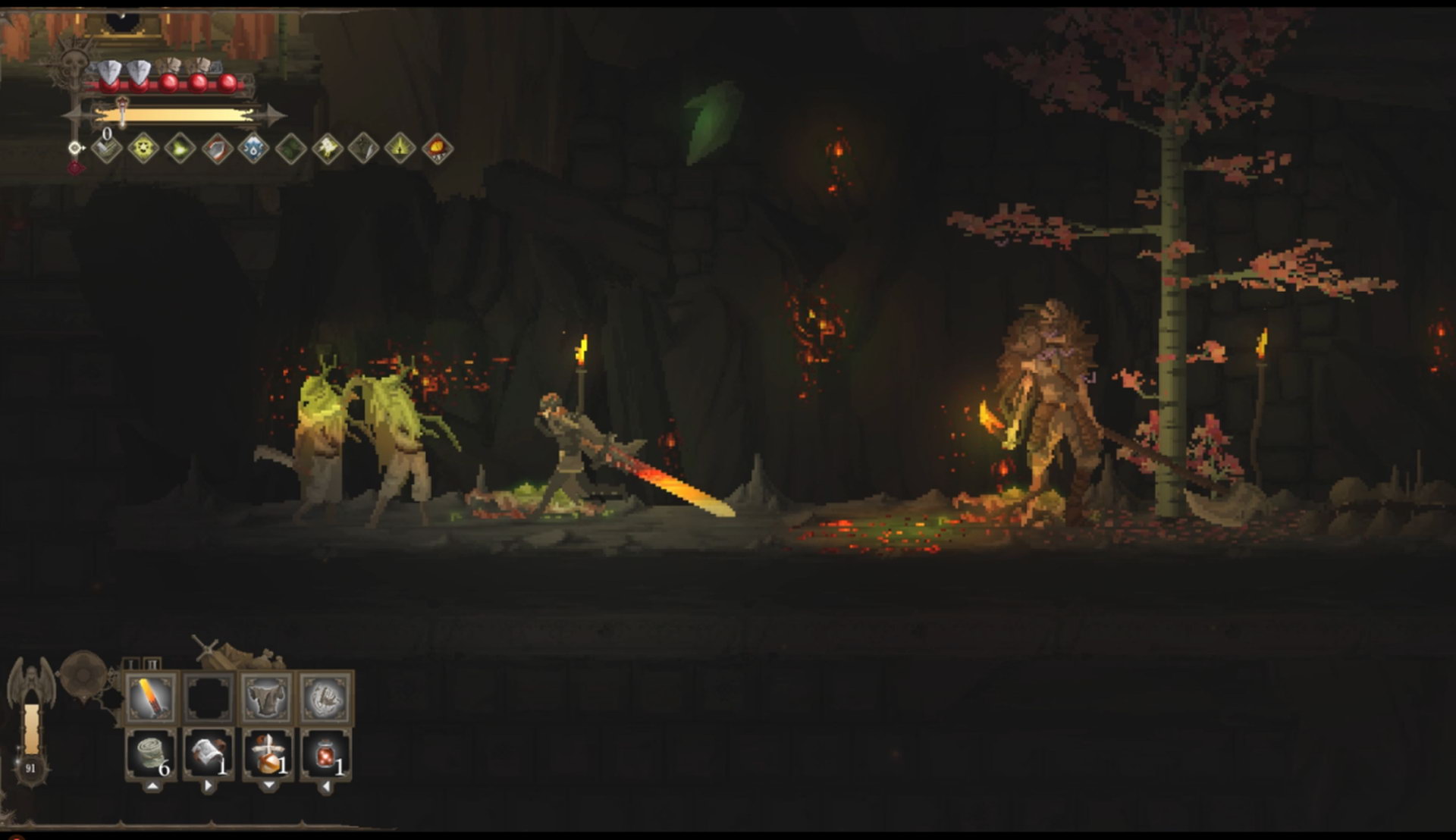Switch to weapon set II
Image resolution: width=1456 pixels, height=840 pixels.
[x=152, y=664]
